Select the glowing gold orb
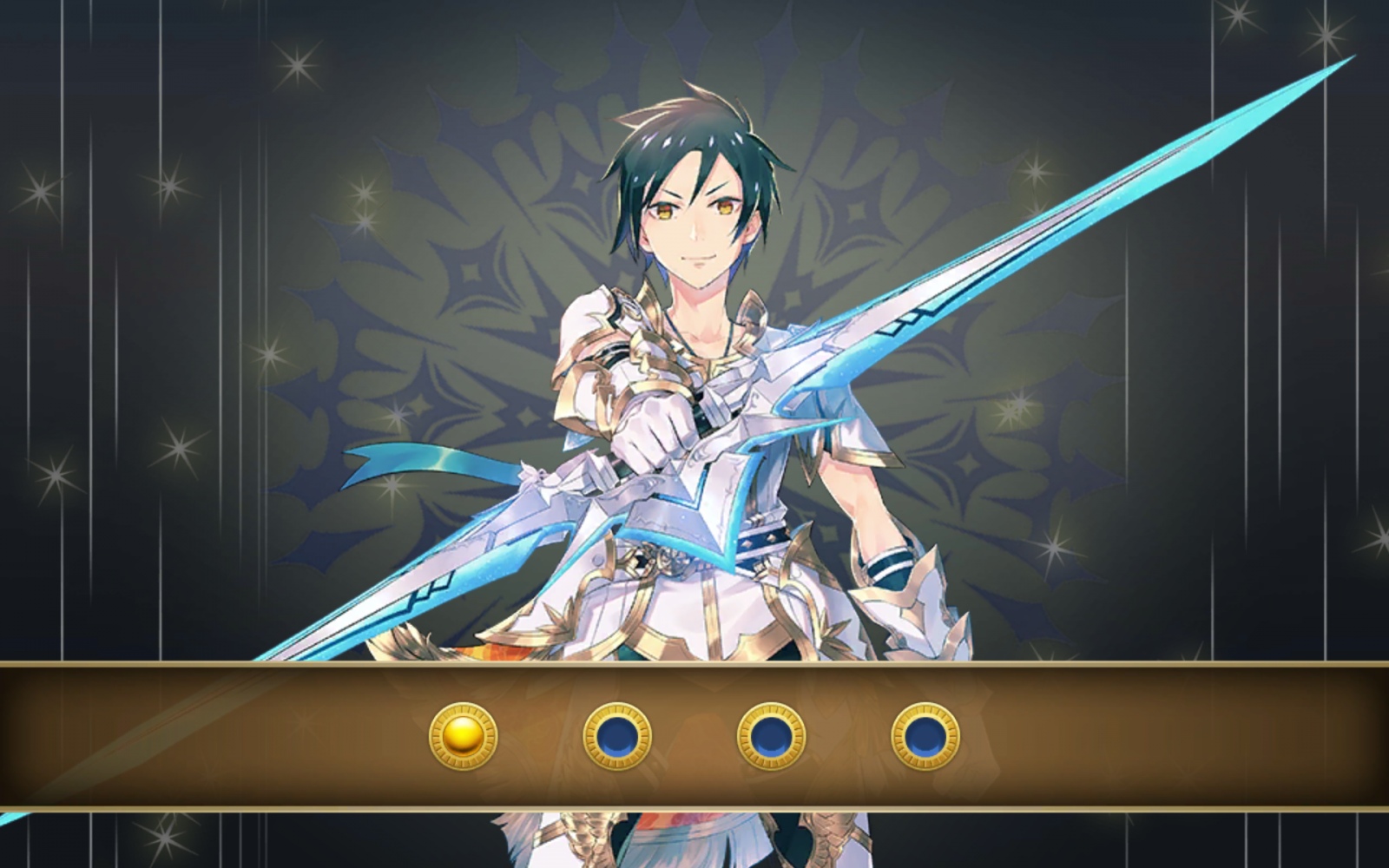The width and height of the screenshot is (1389, 868). [x=464, y=736]
